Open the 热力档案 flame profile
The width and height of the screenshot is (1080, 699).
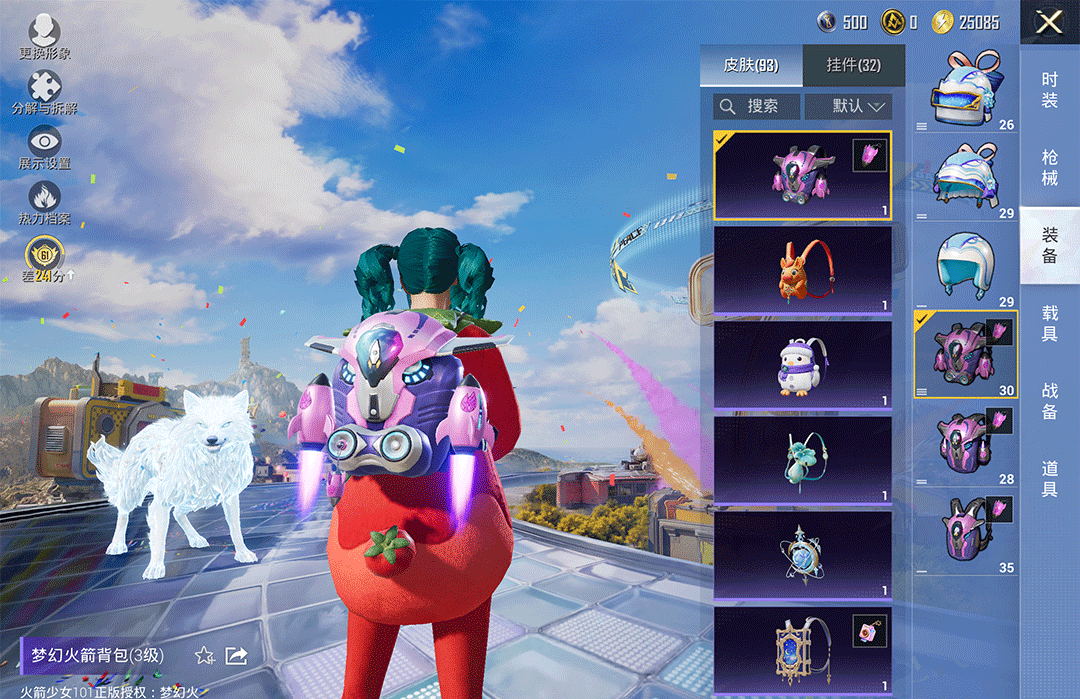point(44,202)
